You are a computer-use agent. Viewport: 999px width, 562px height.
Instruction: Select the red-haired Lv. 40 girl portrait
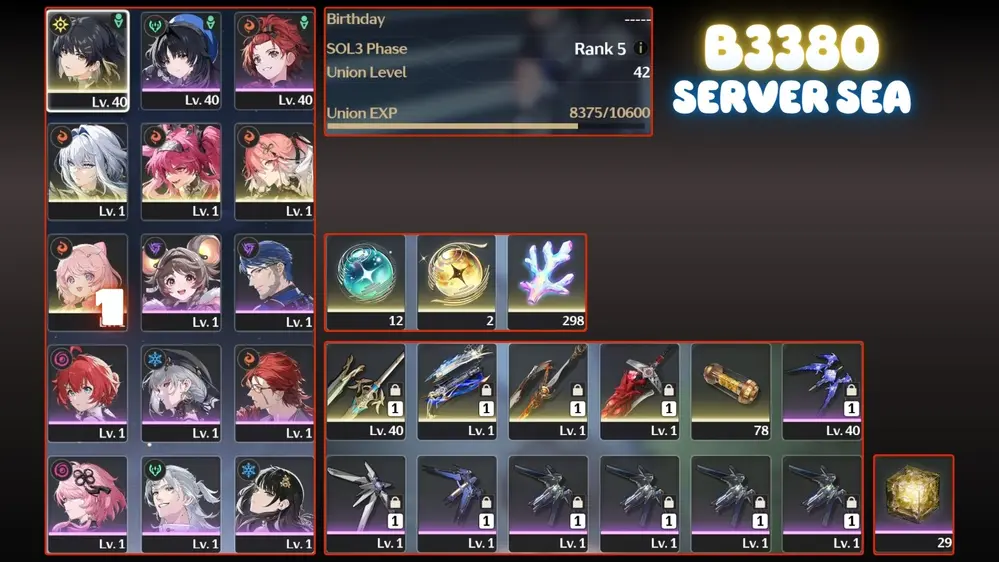click(274, 59)
